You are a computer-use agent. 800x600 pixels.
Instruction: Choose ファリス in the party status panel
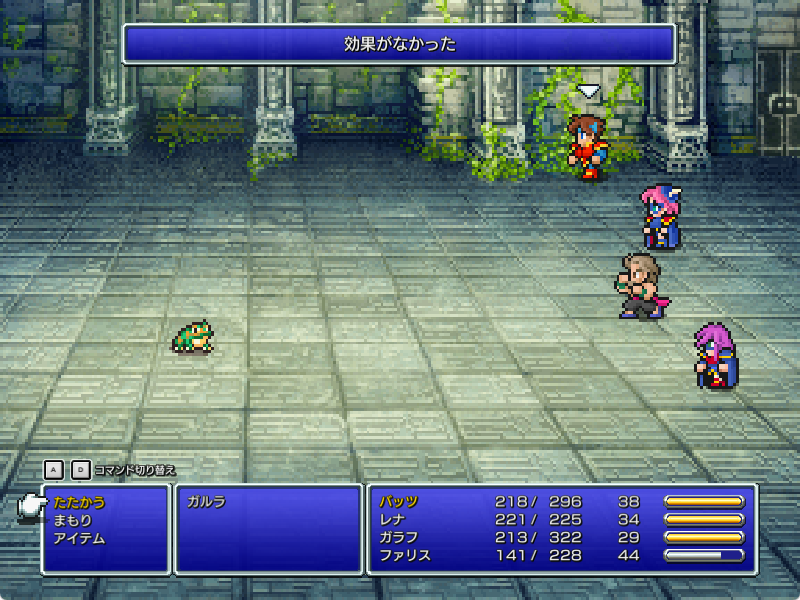[404, 556]
